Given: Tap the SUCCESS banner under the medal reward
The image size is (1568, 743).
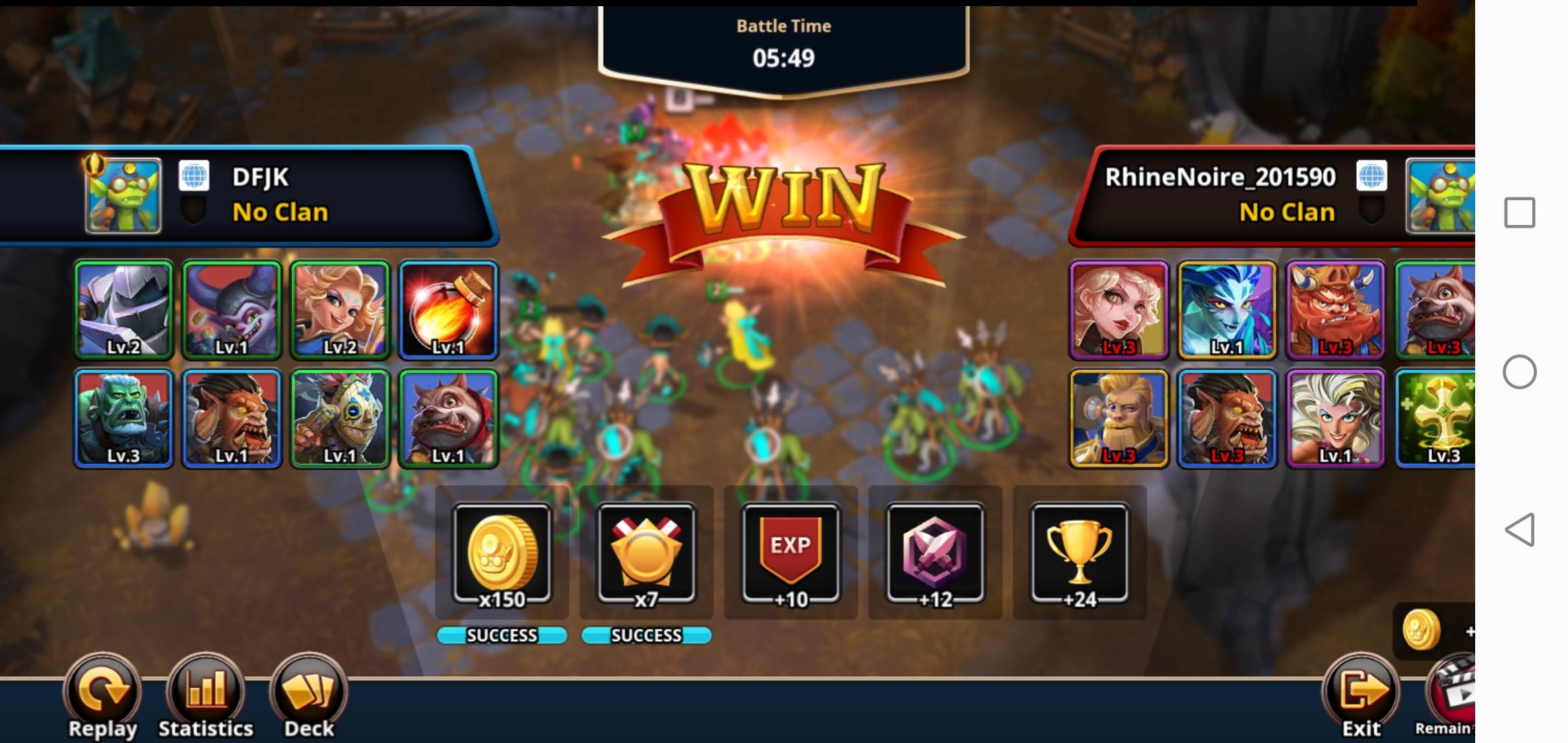Looking at the screenshot, I should [x=646, y=636].
